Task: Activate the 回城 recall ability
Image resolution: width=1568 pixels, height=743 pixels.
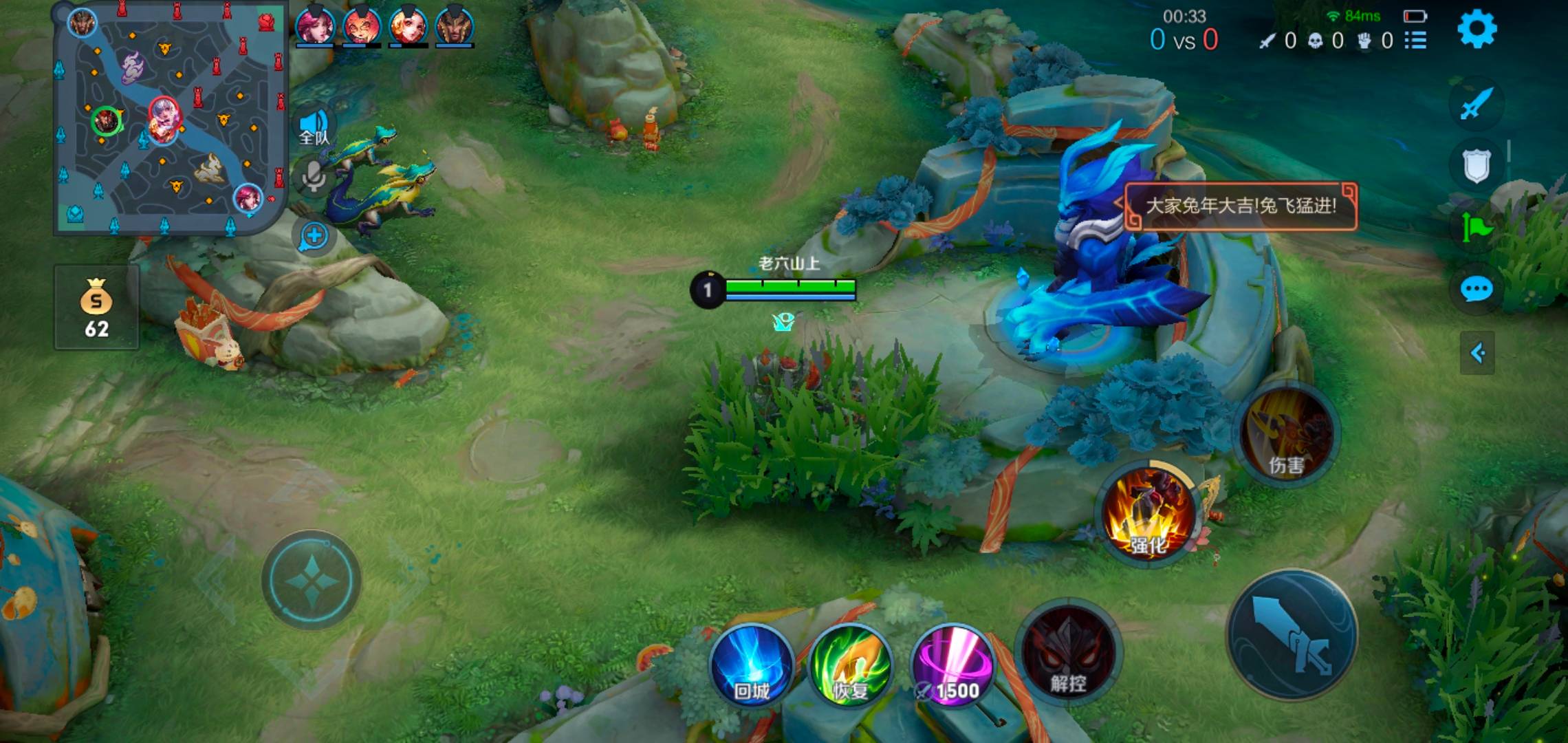Action: point(752,665)
